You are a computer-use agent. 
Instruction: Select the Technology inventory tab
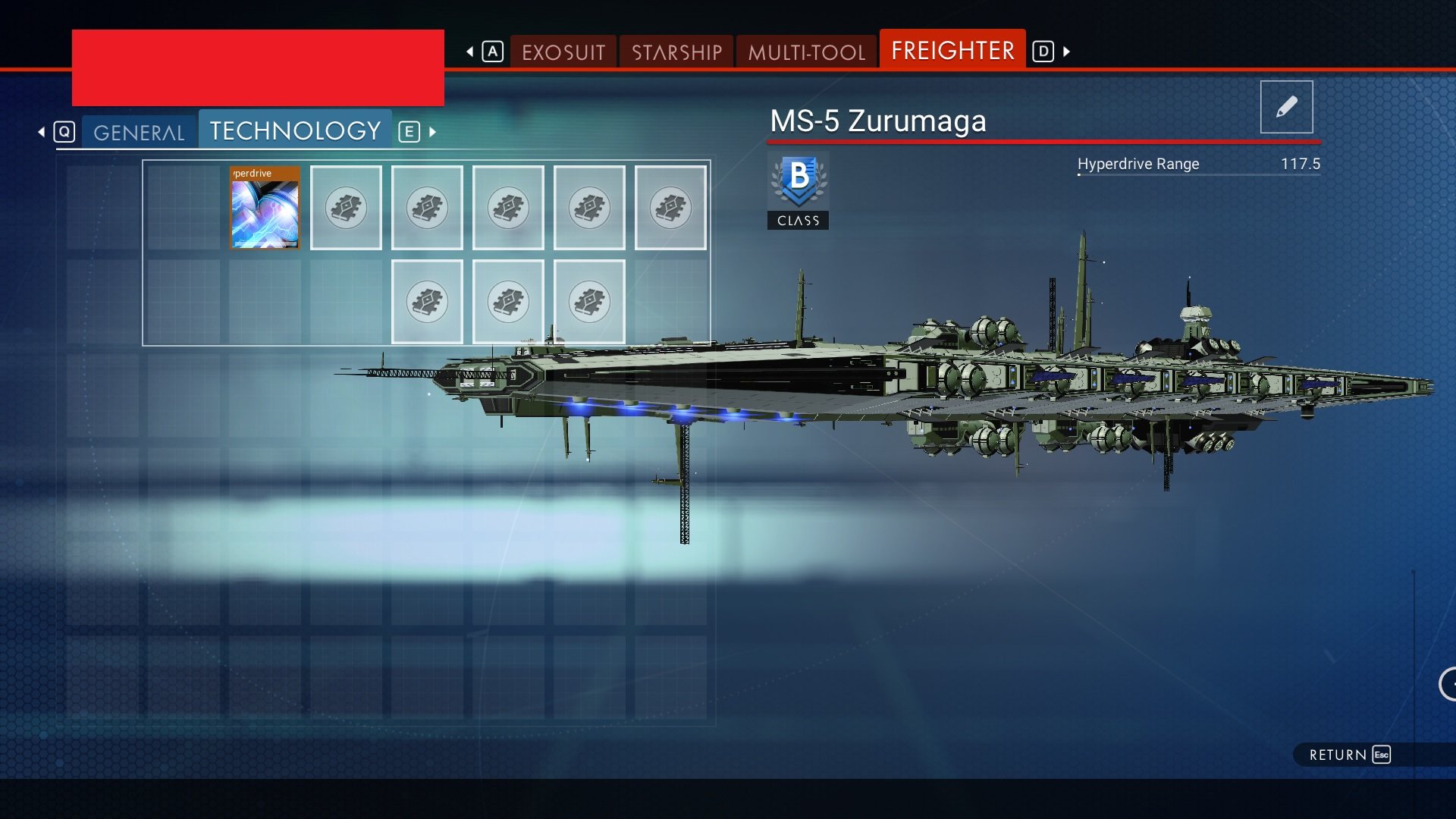pos(295,131)
